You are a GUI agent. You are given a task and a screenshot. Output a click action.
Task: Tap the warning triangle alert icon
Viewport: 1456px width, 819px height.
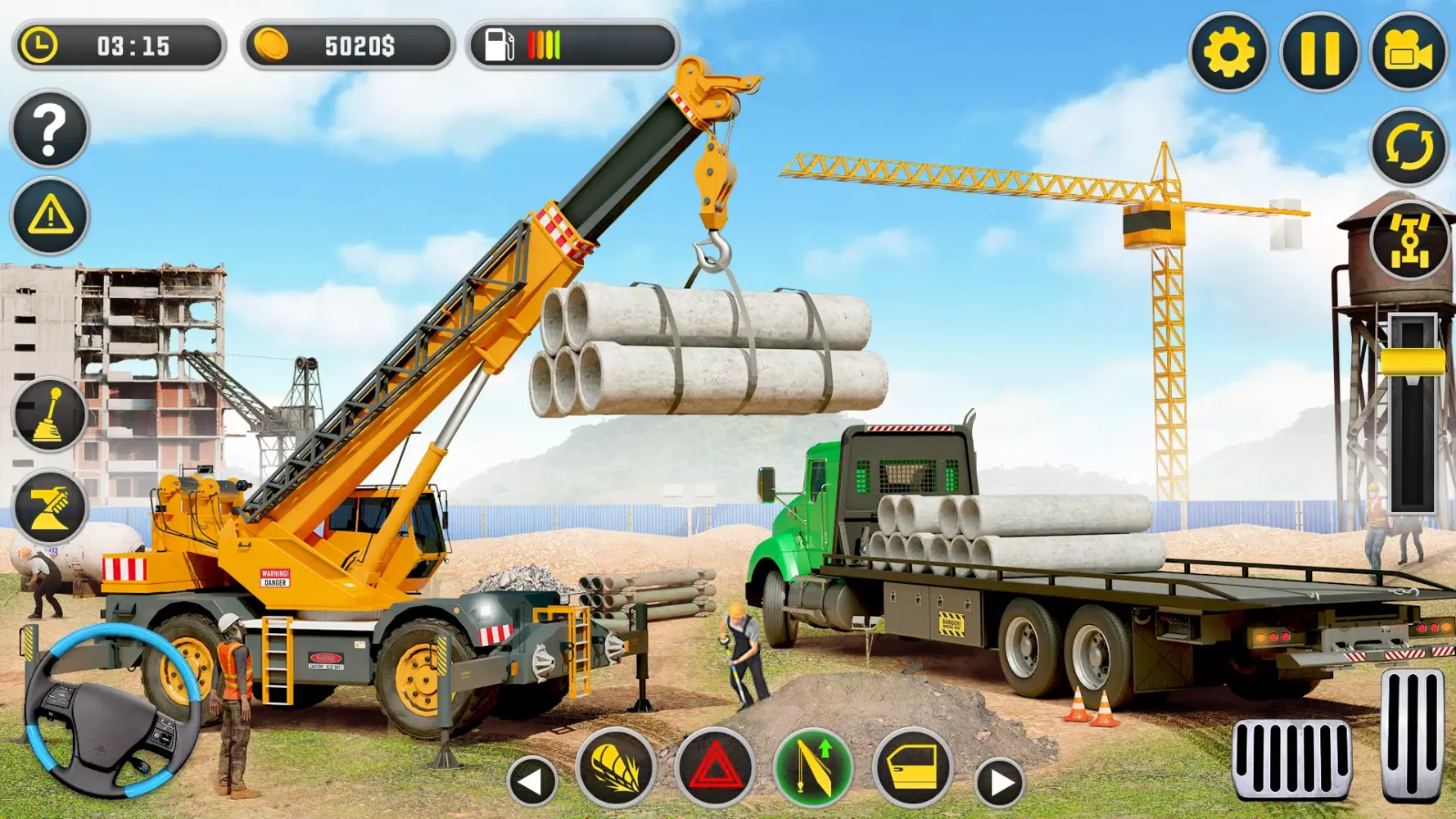click(x=48, y=215)
